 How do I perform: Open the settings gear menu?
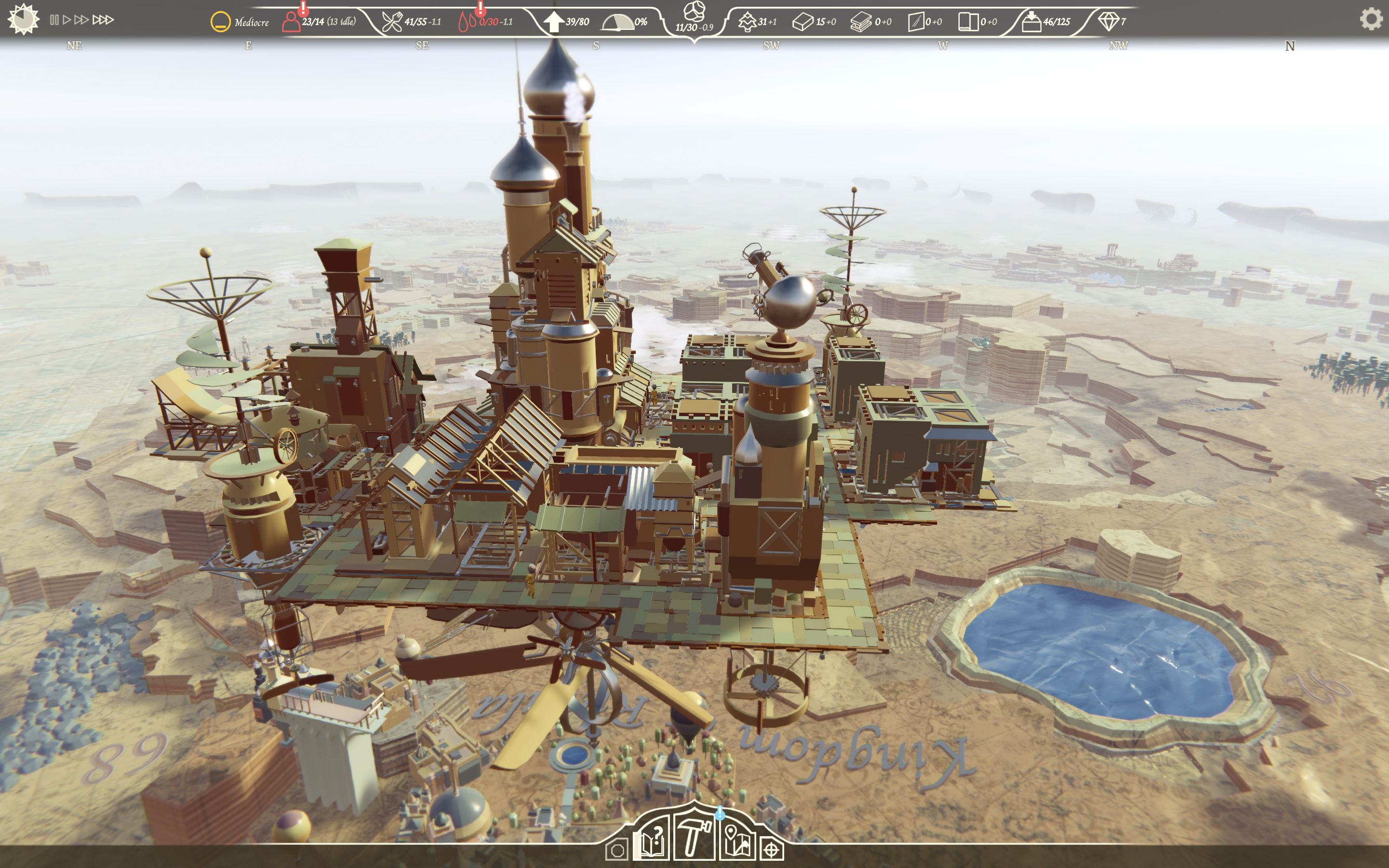[x=1371, y=19]
